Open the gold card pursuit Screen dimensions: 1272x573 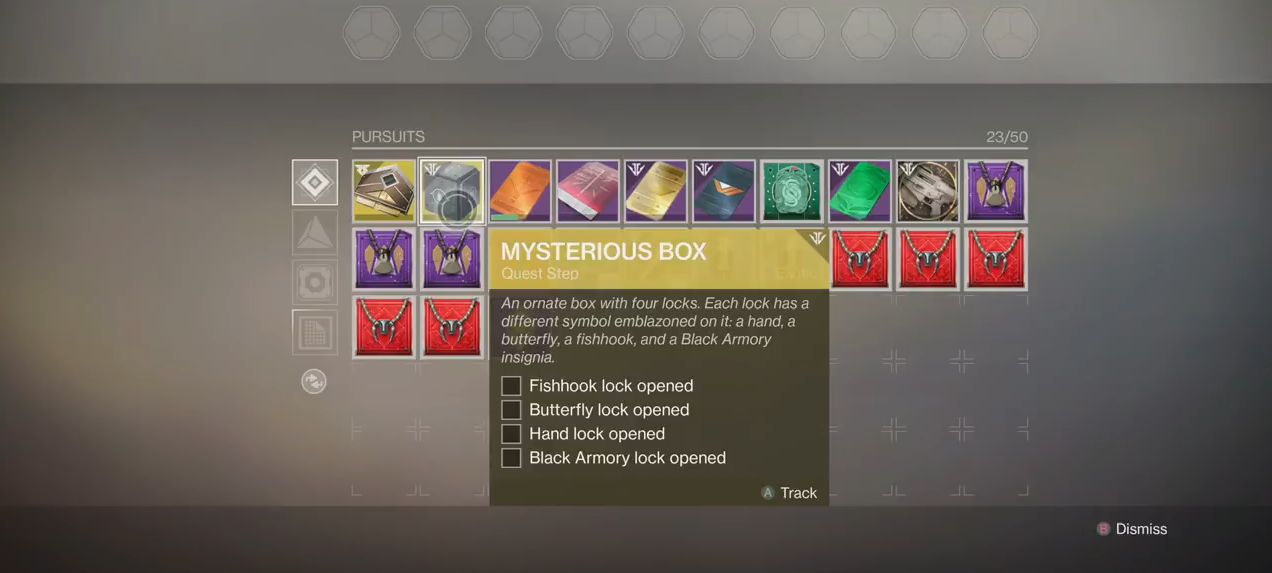[656, 190]
